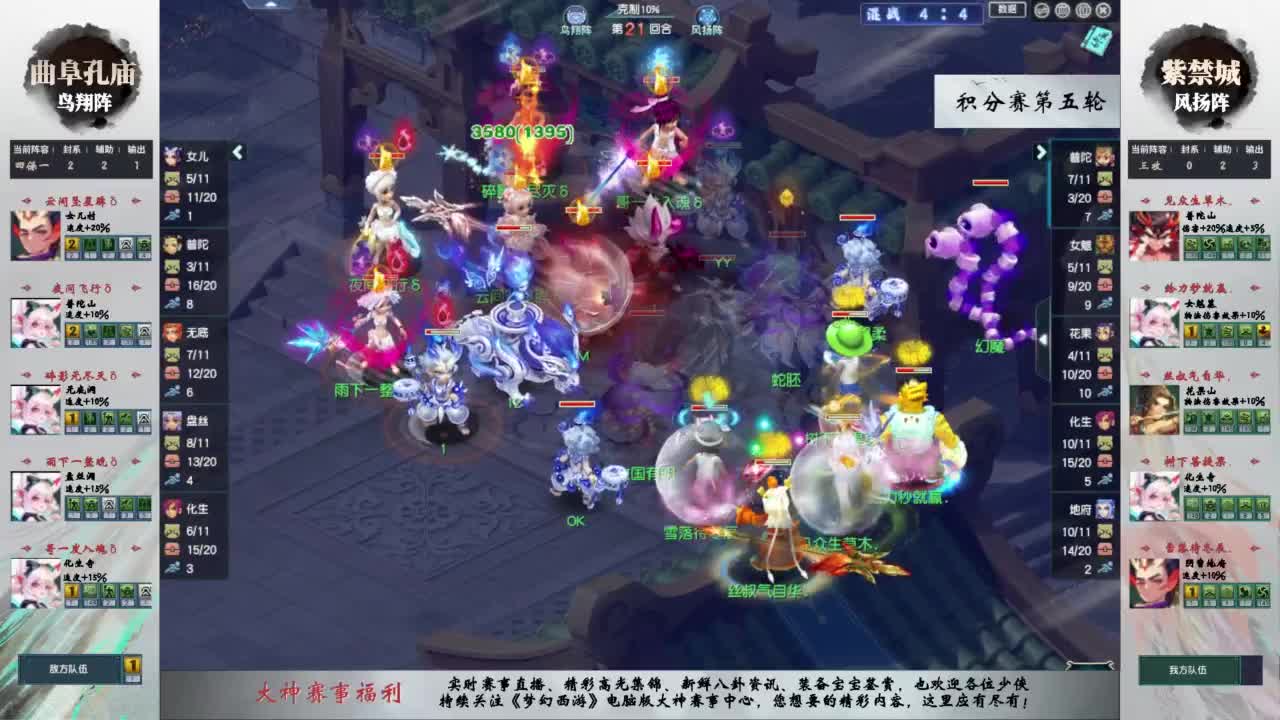1280x720 pixels.
Task: Click the 风扬阵 formation icon top center
Action: tap(708, 14)
